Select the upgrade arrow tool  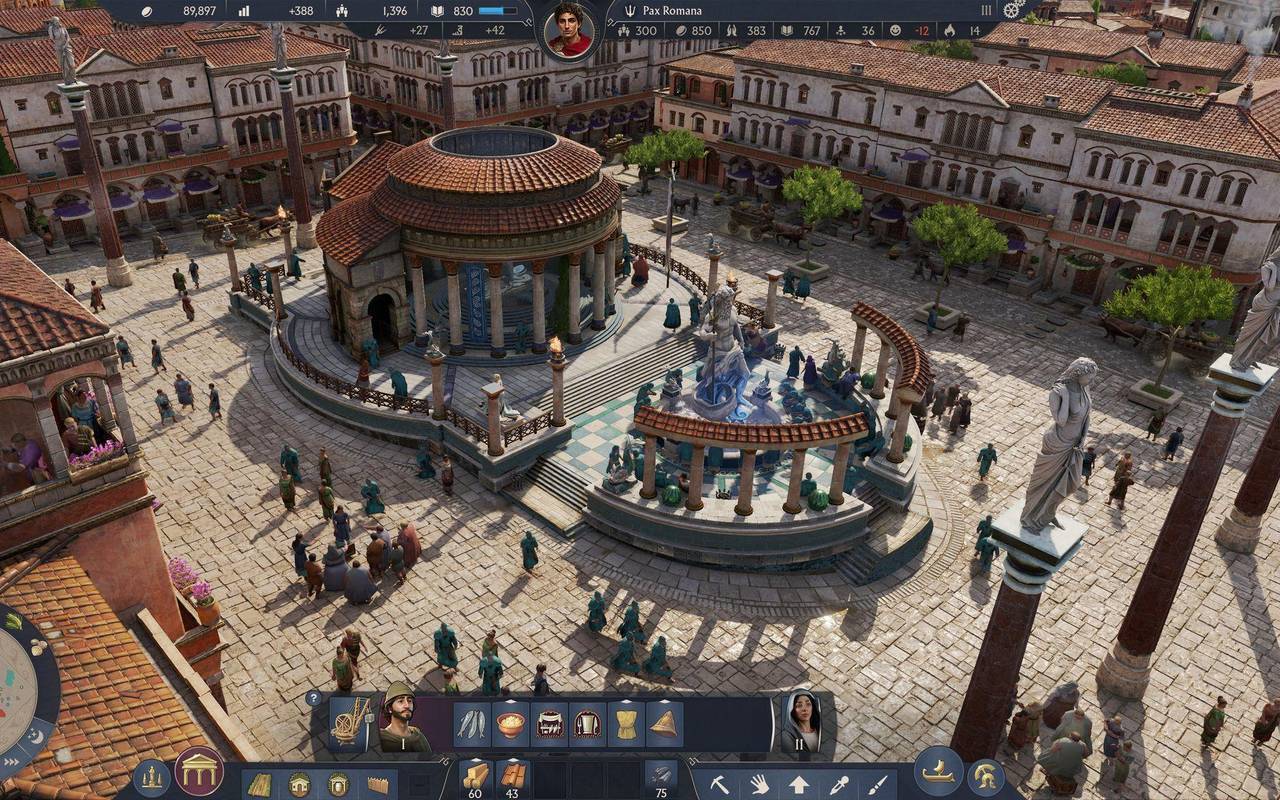tap(800, 785)
